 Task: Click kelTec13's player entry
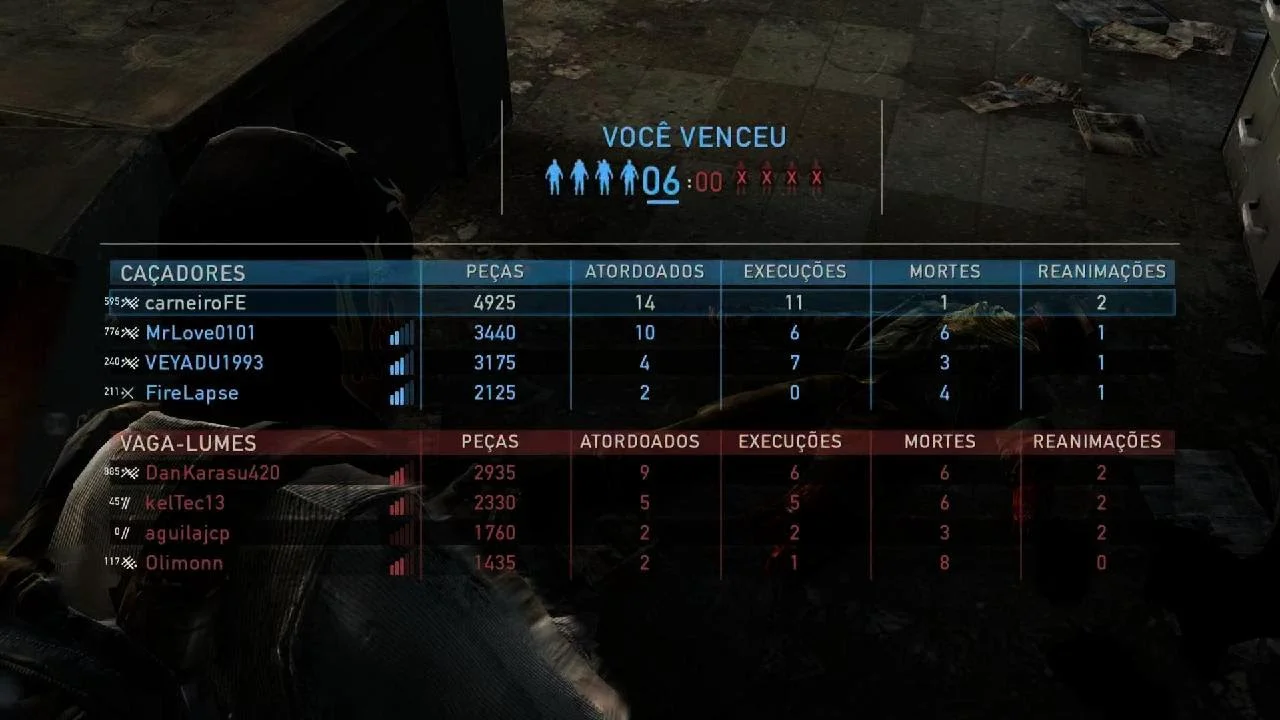185,503
